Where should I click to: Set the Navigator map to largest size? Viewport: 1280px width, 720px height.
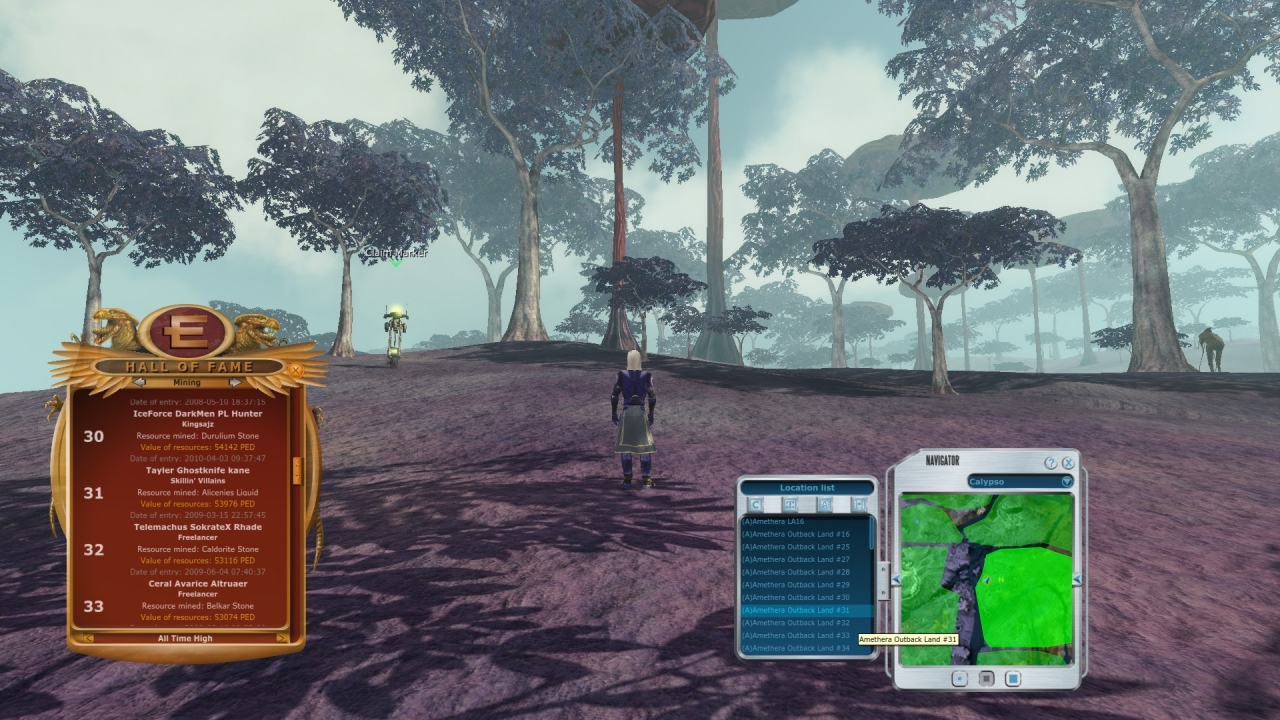[1013, 679]
